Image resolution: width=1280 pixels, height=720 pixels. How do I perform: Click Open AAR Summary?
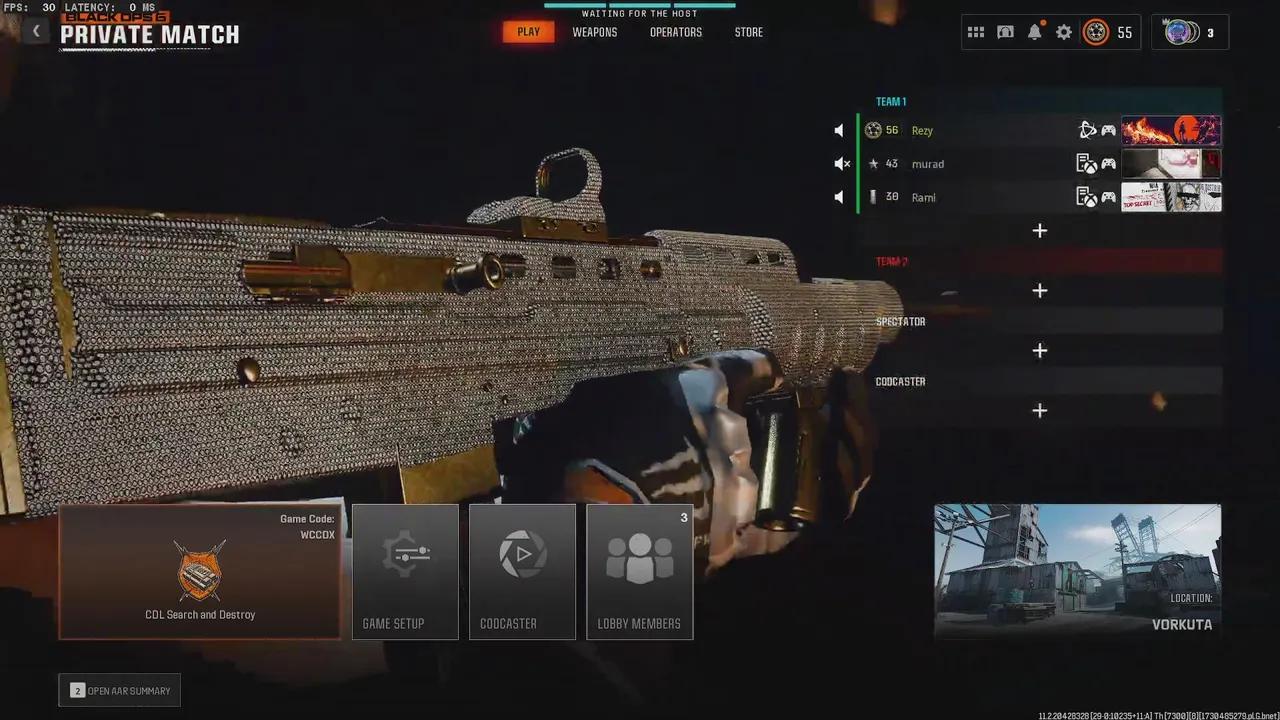119,690
